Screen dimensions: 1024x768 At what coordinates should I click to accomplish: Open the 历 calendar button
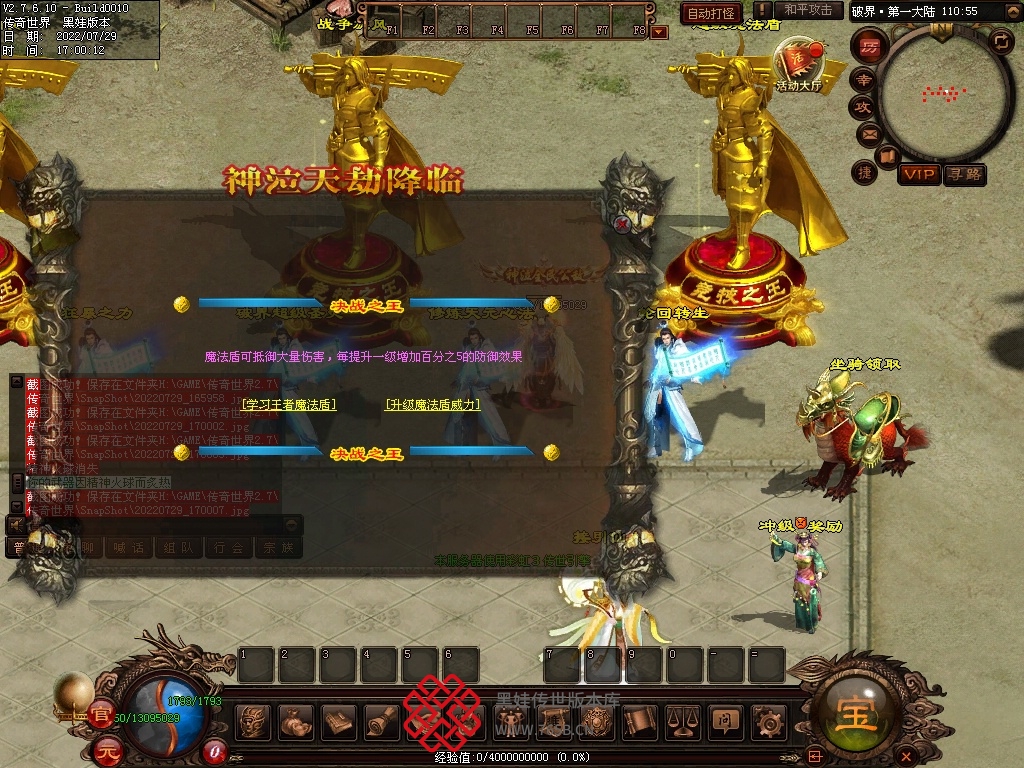tap(870, 46)
